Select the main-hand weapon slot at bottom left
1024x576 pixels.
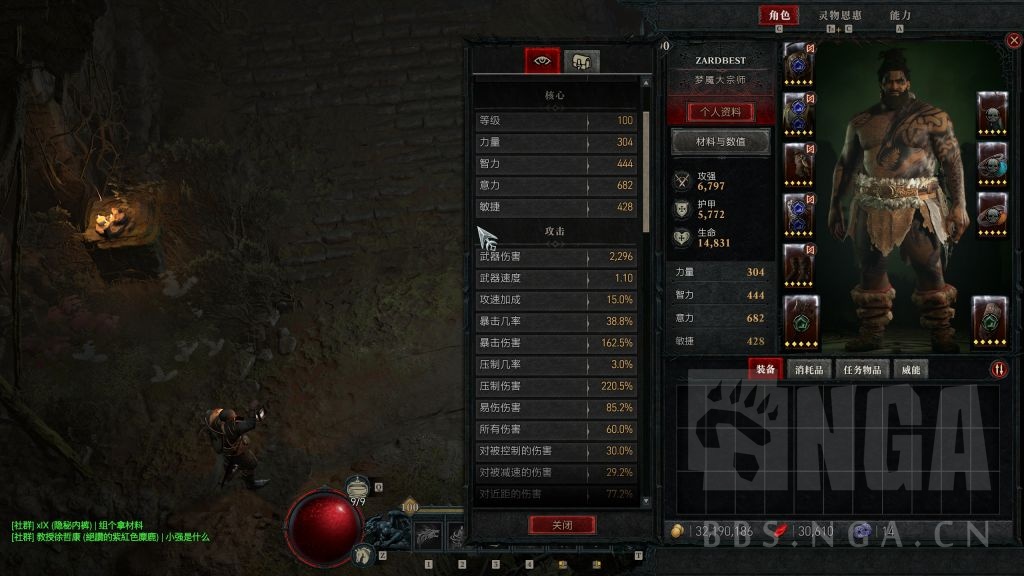(801, 320)
